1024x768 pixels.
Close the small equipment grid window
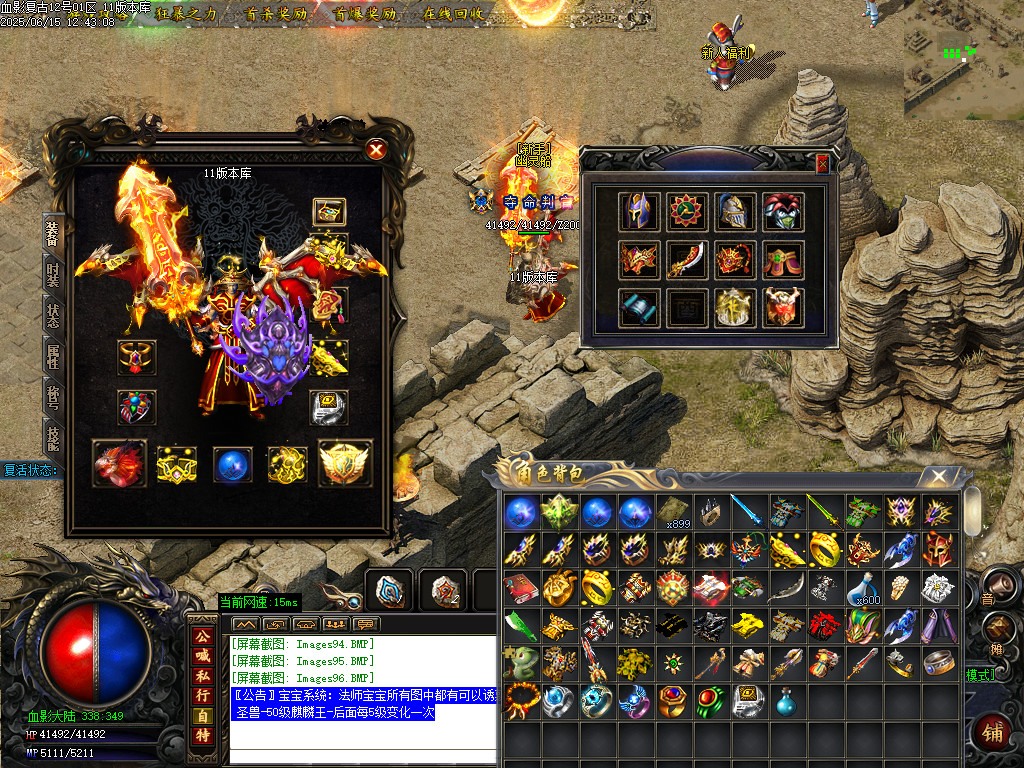tap(822, 164)
